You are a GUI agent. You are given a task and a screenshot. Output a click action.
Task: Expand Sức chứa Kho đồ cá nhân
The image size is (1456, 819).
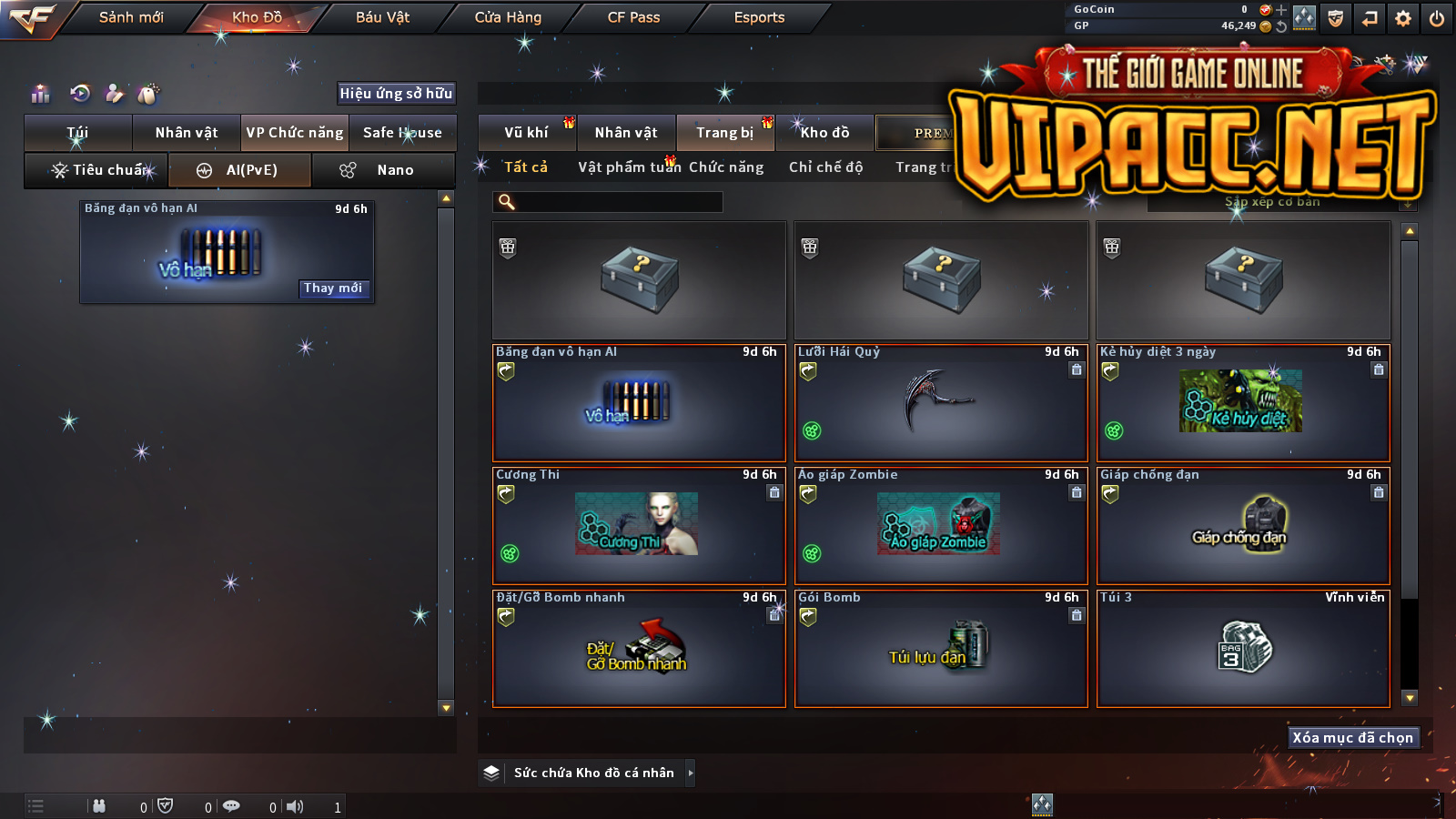tap(593, 773)
